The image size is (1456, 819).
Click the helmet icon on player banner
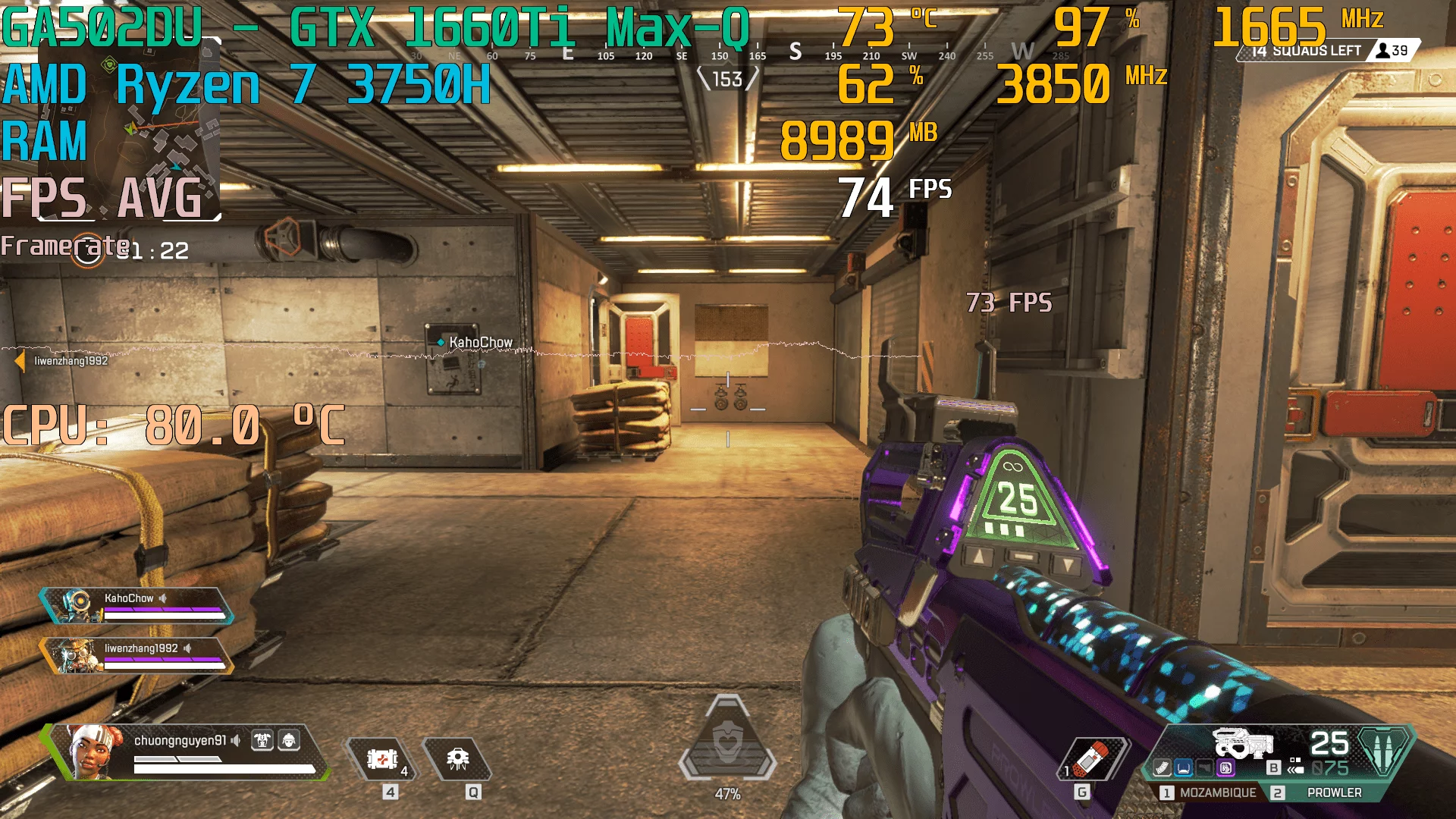coord(289,740)
